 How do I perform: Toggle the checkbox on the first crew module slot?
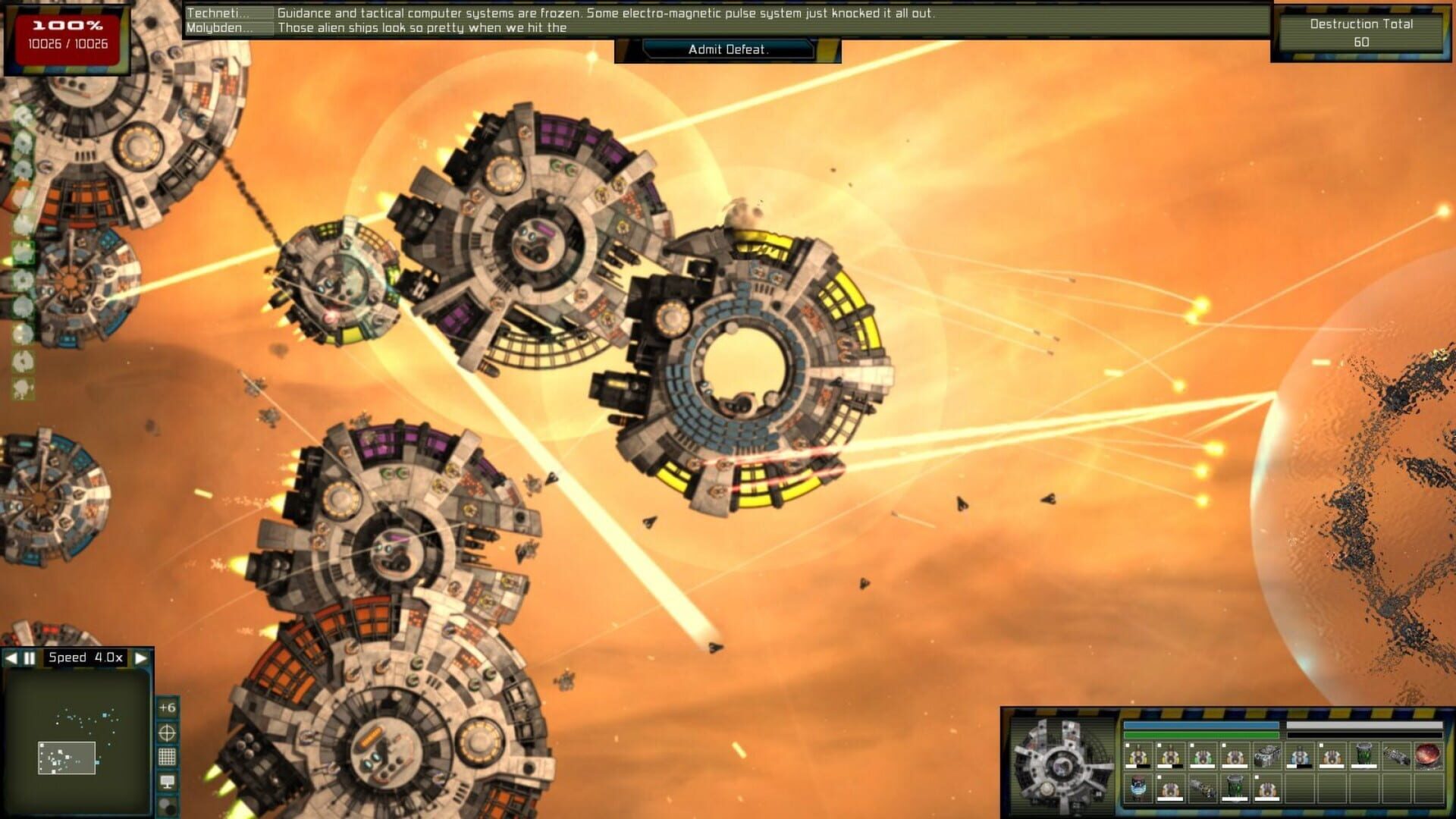1128,745
